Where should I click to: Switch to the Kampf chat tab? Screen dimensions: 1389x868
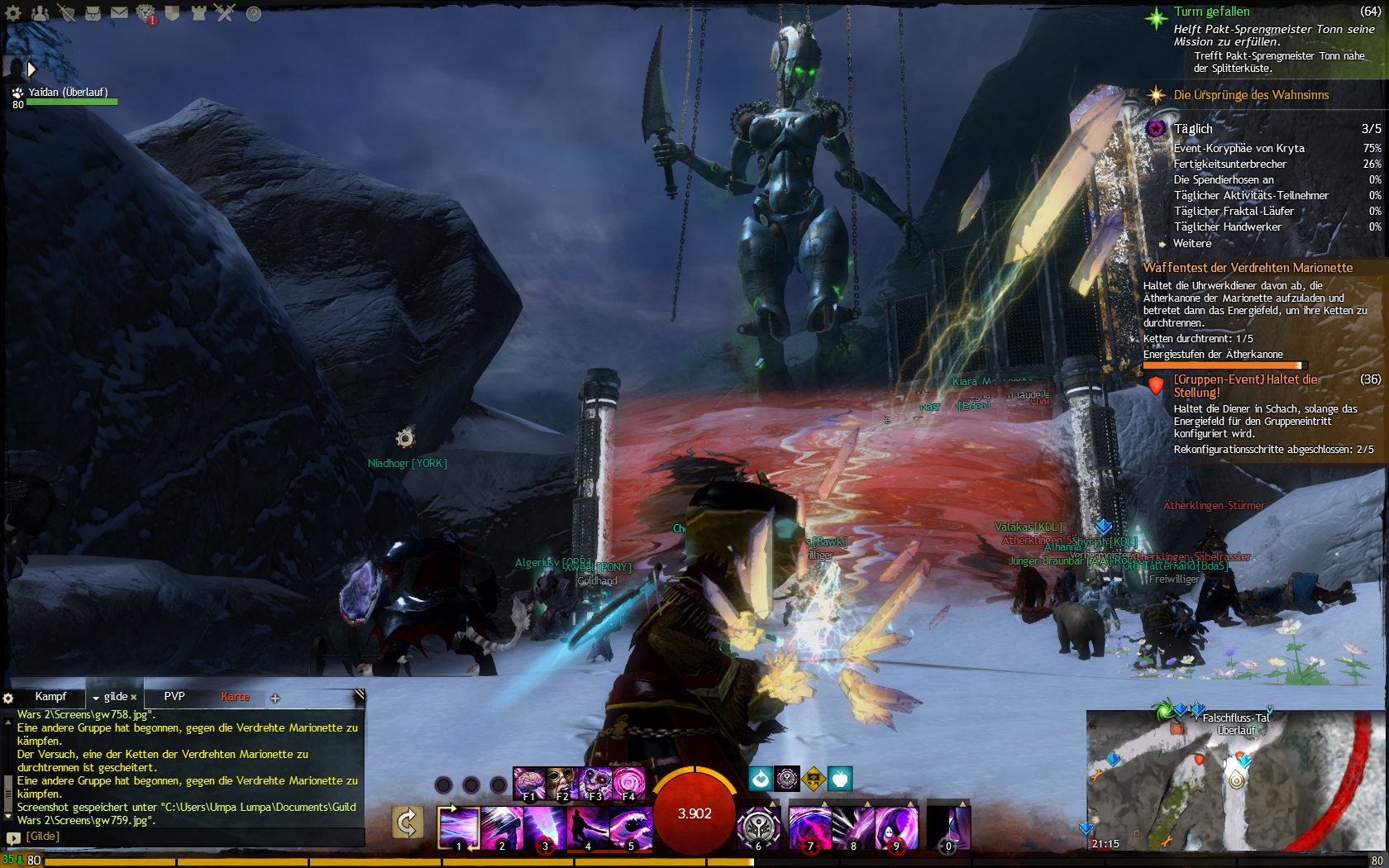[50, 697]
